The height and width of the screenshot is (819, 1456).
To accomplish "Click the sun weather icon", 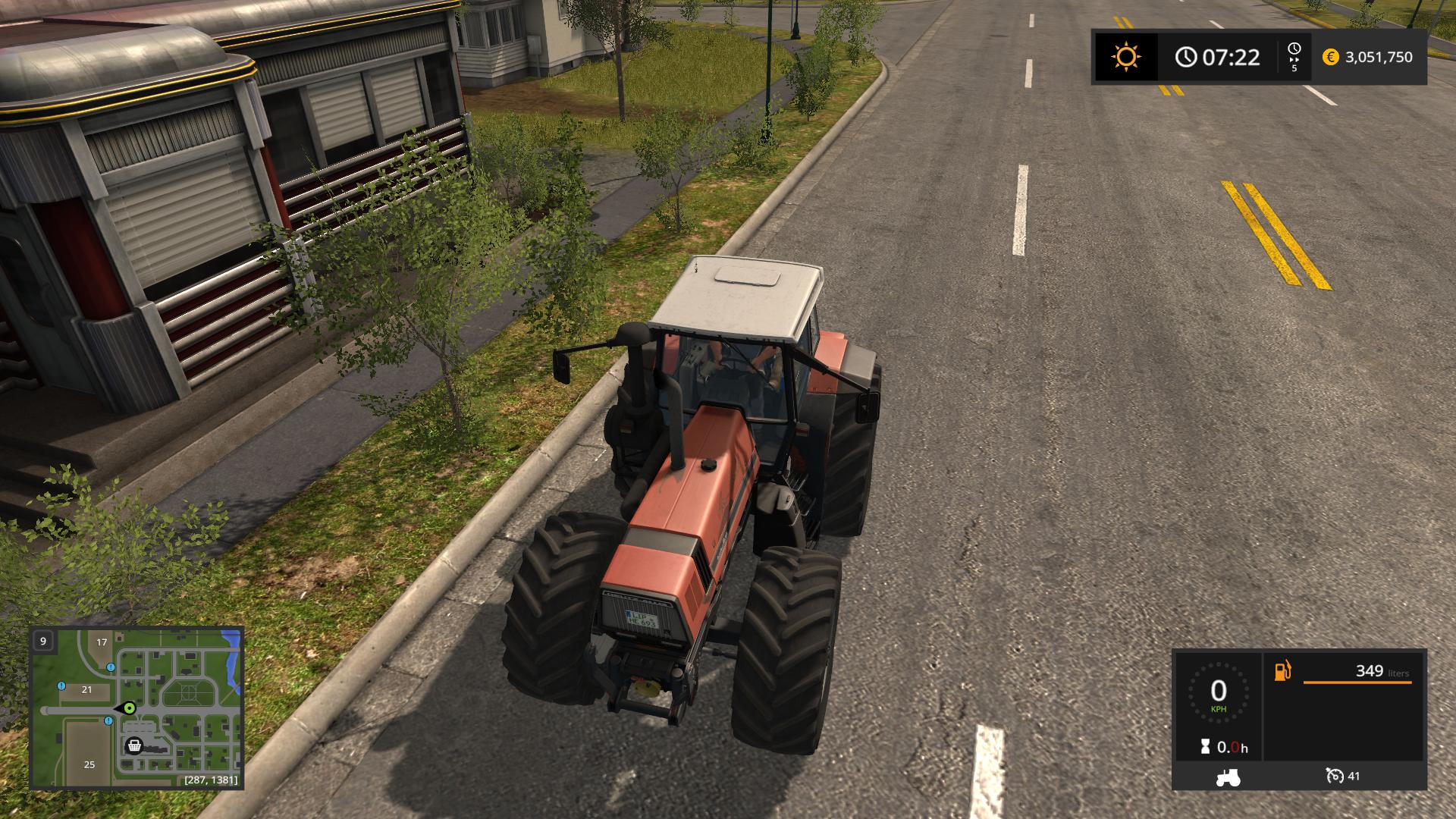I will [1125, 57].
